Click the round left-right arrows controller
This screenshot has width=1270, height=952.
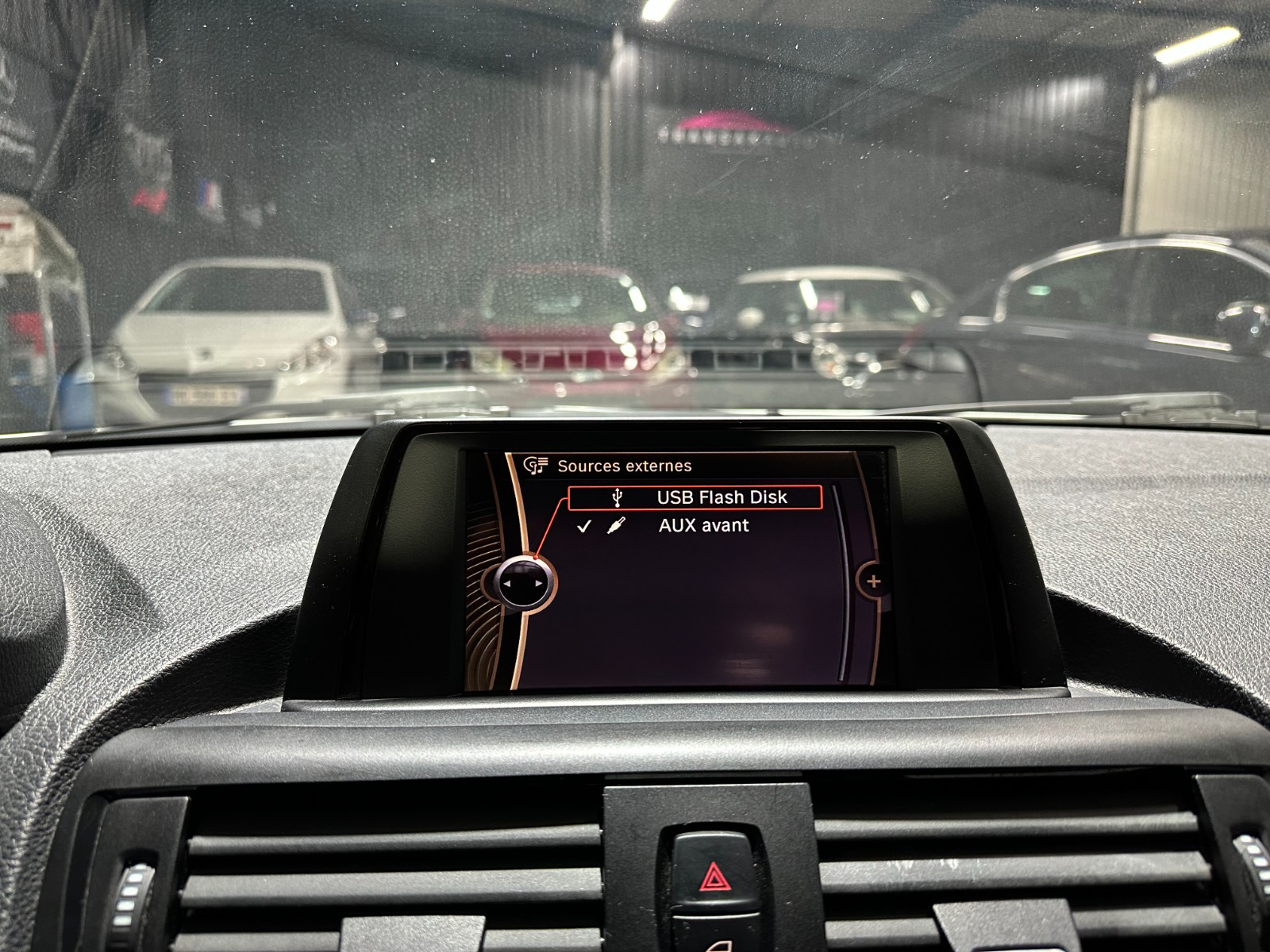pos(522,583)
